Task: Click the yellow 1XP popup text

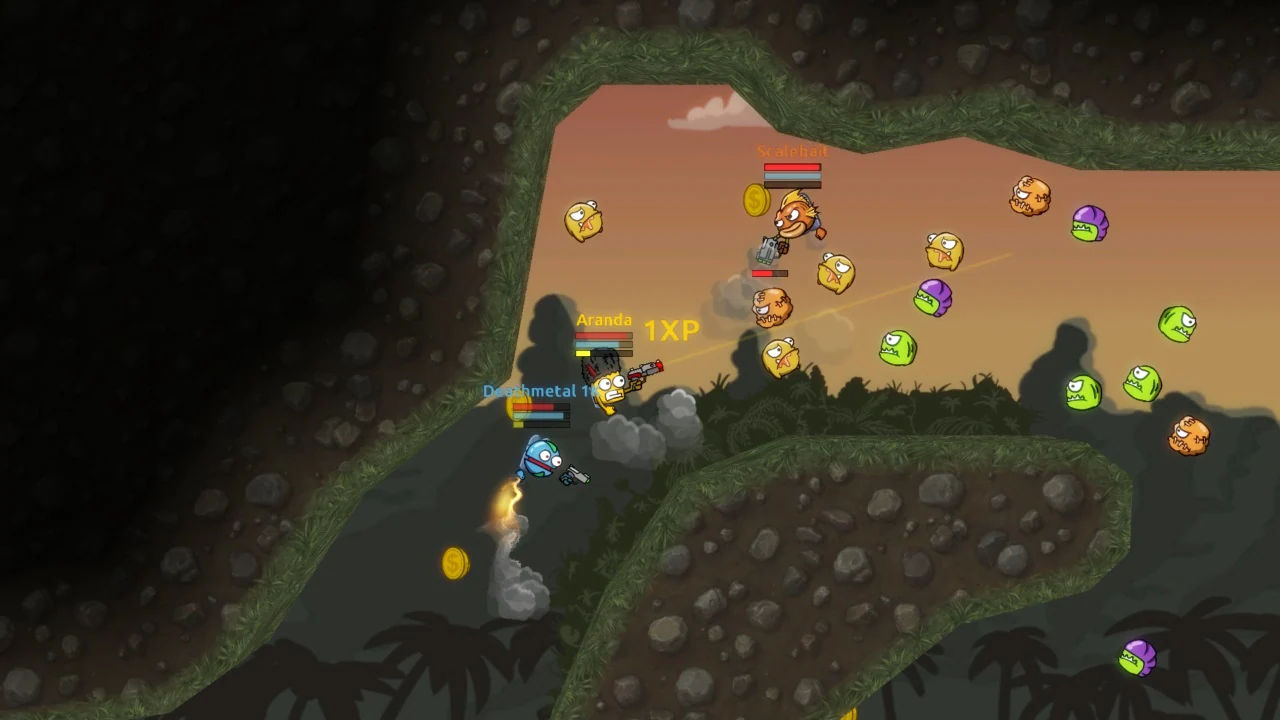Action: (x=673, y=330)
